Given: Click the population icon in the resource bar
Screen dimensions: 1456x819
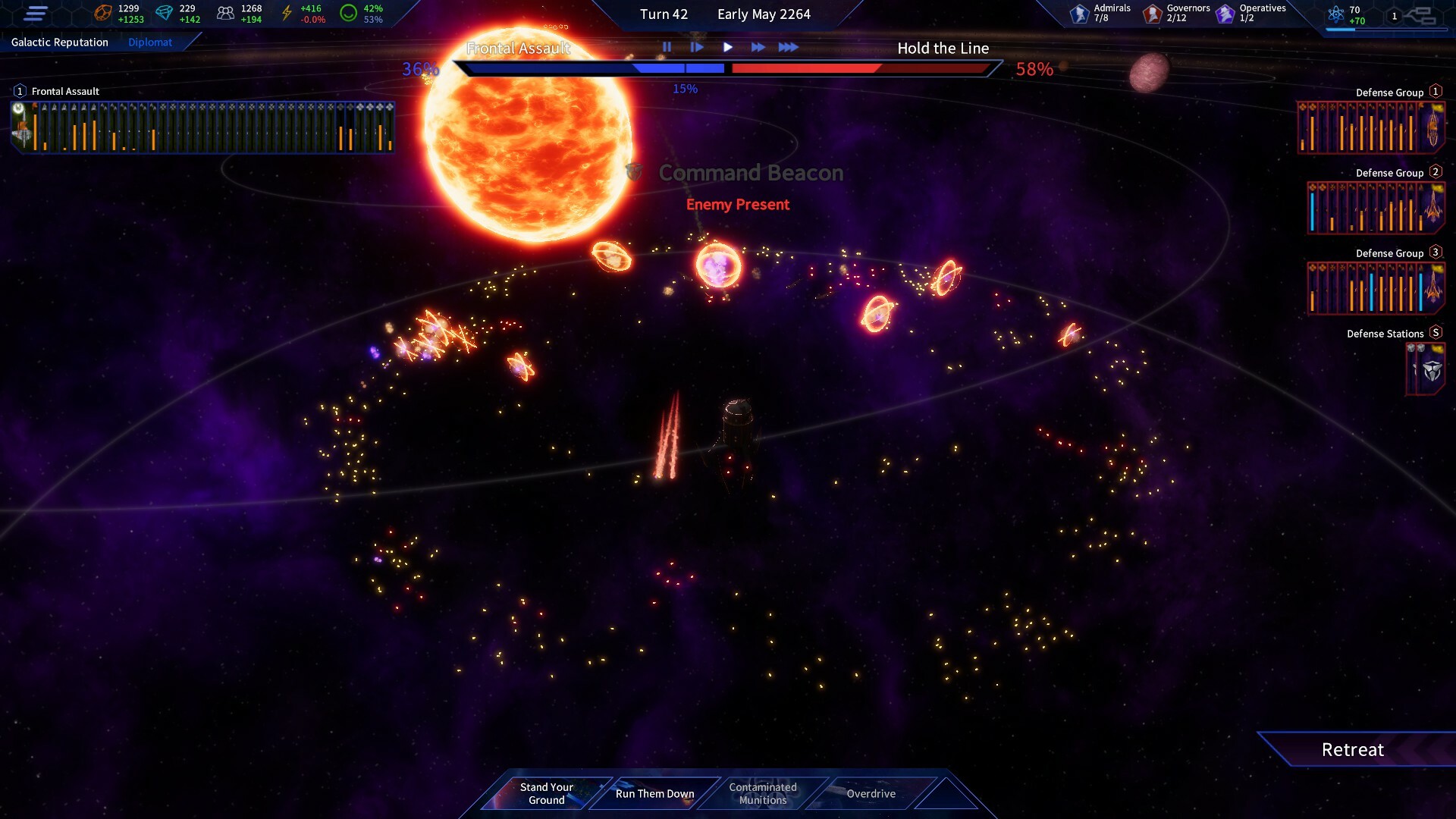Looking at the screenshot, I should (224, 12).
